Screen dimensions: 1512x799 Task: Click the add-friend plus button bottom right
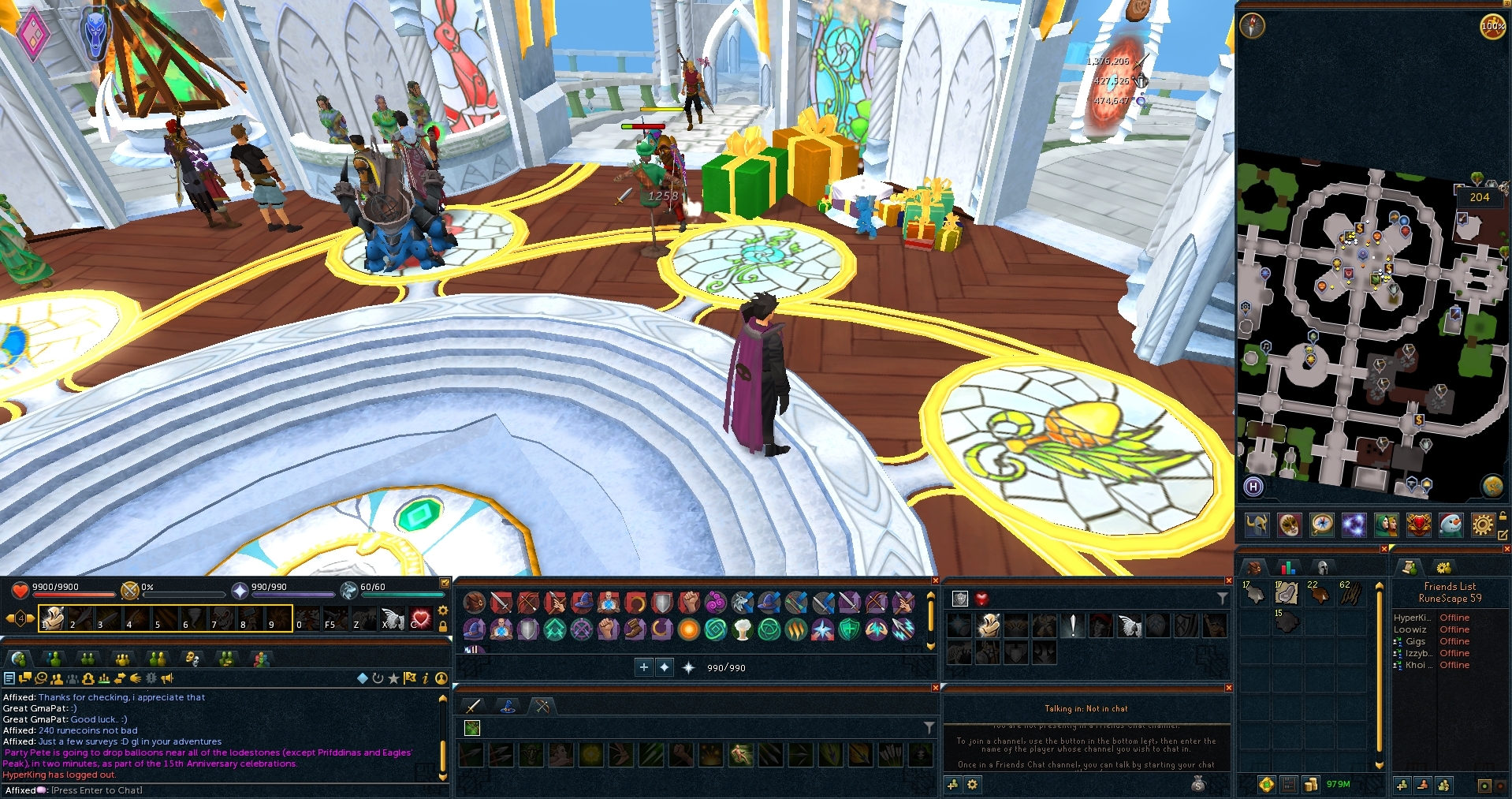tap(1402, 785)
